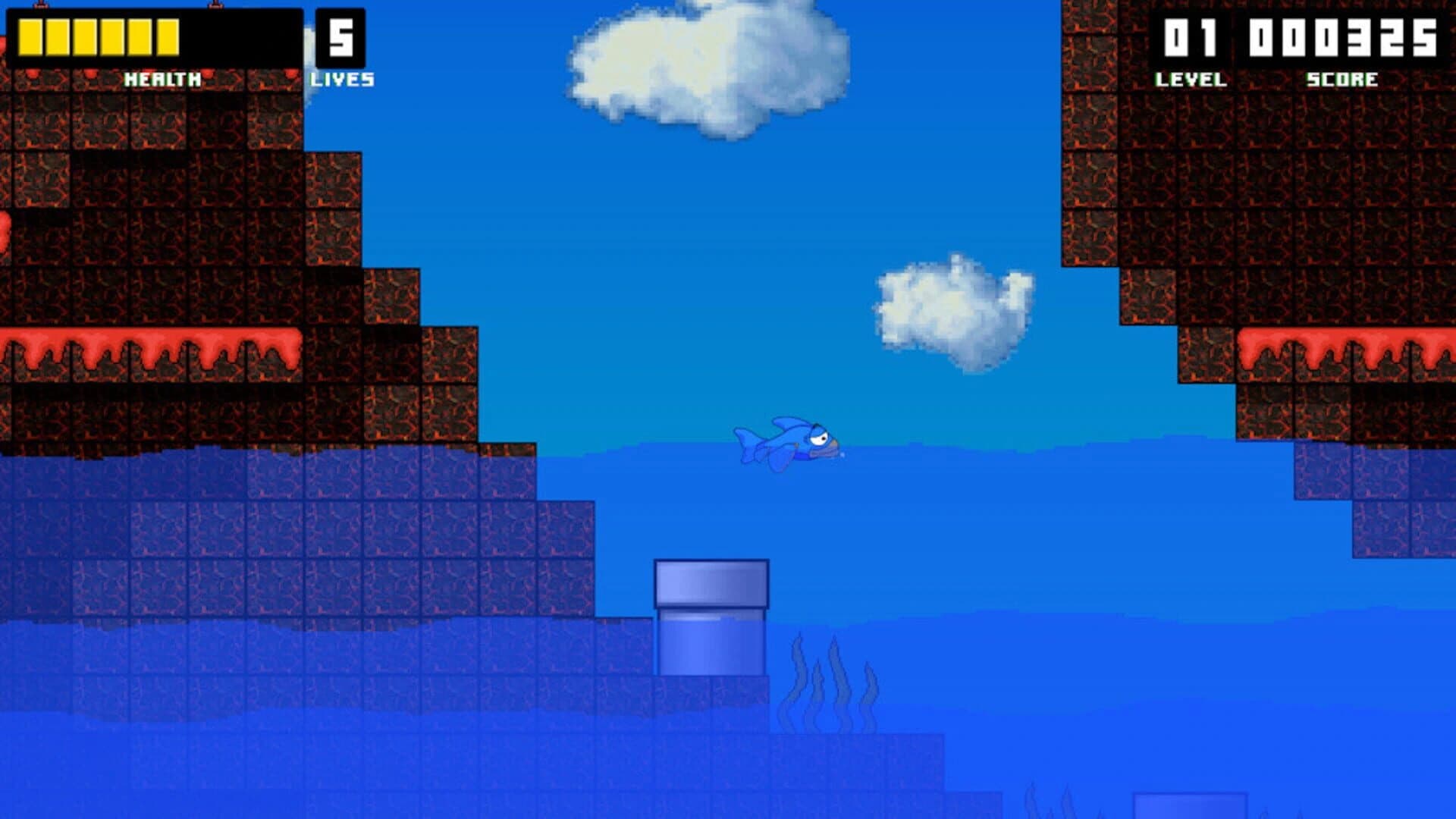Select the HEALTH label
Screen dimensions: 1456x819
coord(162,77)
